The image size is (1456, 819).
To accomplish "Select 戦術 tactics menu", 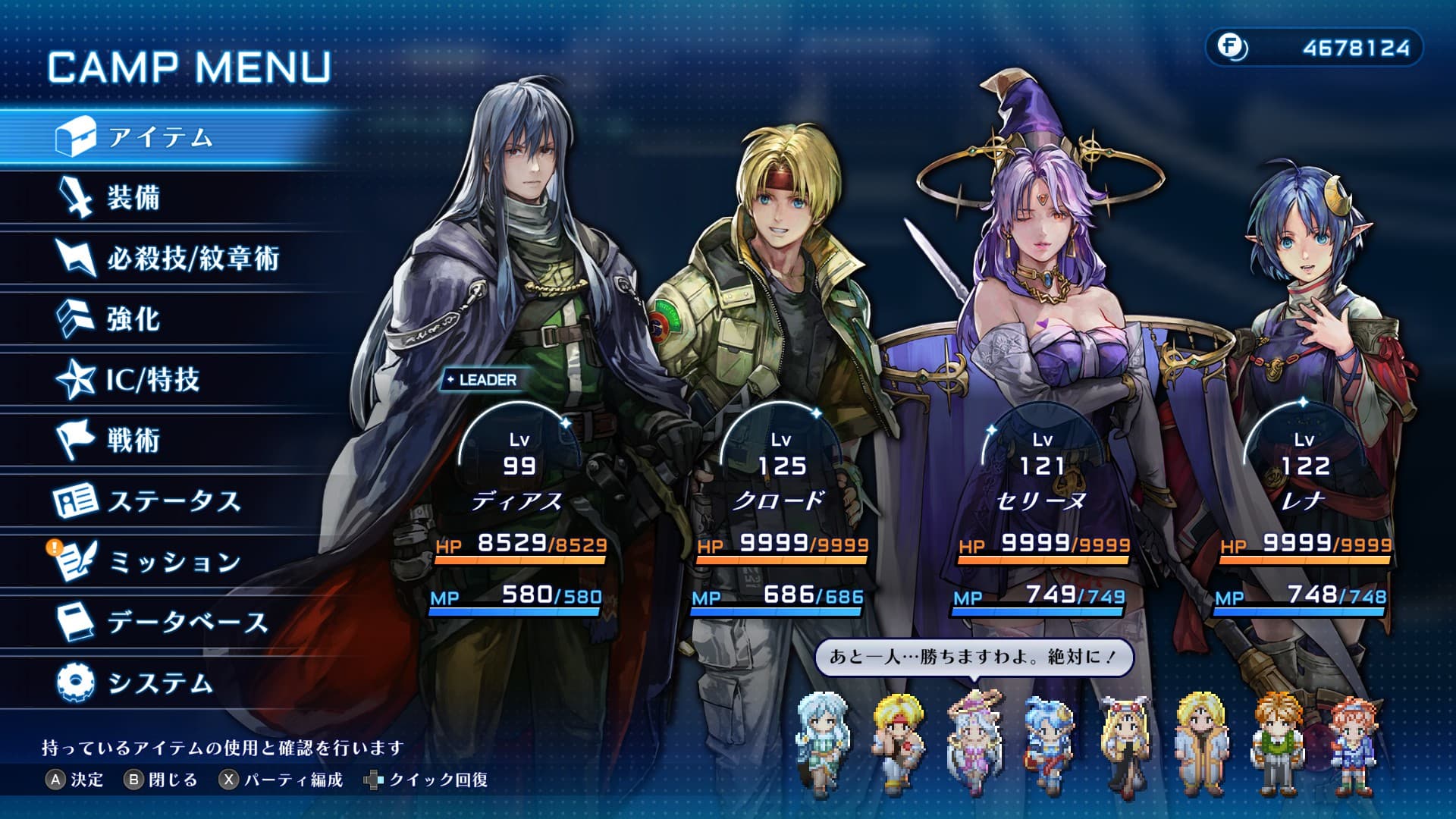I will click(x=133, y=440).
